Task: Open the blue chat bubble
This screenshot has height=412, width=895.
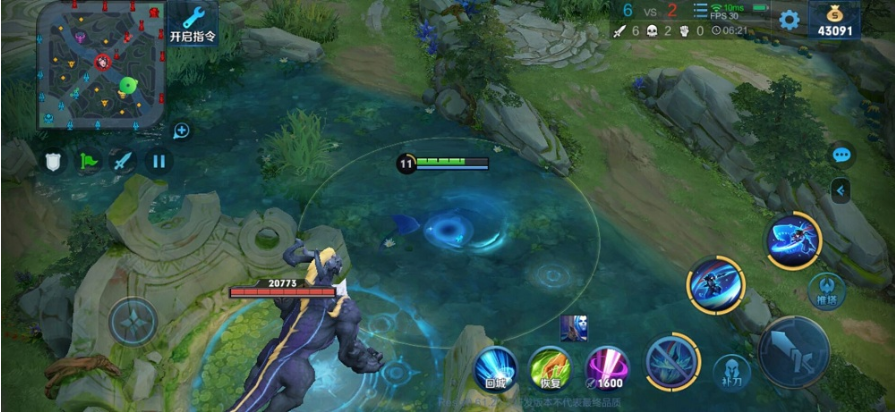Action: coord(841,155)
